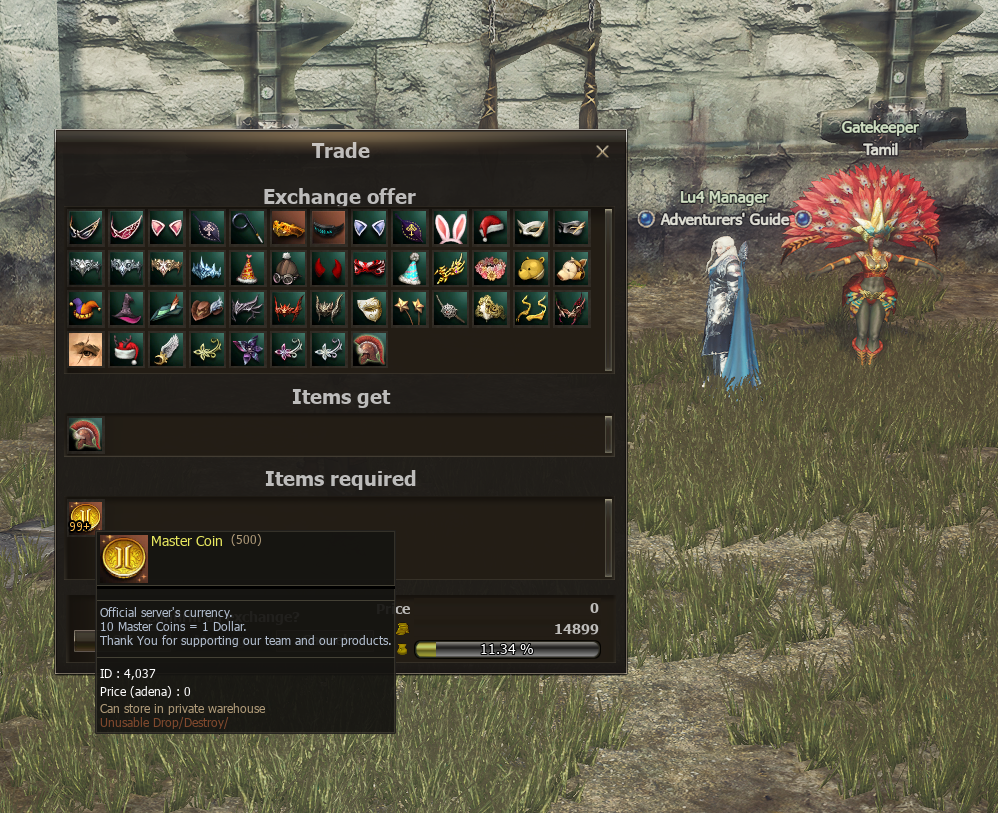998x813 pixels.
Task: Select the white angel wing accessory
Action: coord(167,350)
